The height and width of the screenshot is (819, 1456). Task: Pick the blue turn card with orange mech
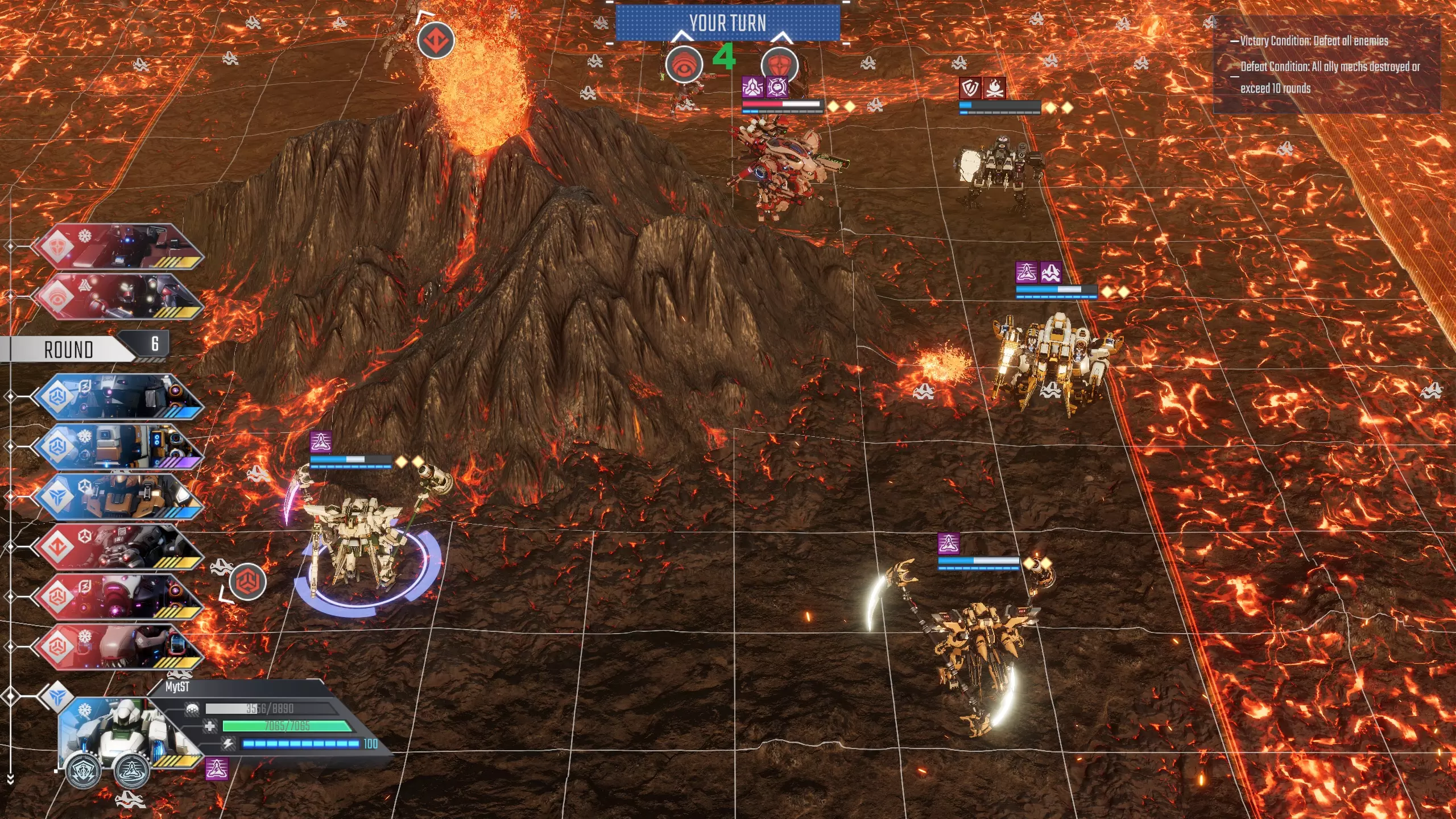pyautogui.click(x=117, y=496)
